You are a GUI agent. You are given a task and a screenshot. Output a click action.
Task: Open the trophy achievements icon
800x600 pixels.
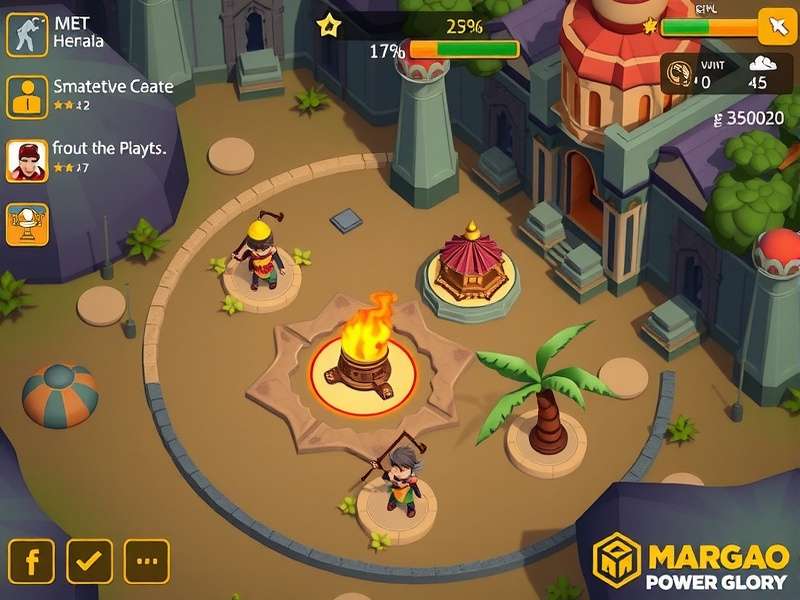click(27, 223)
